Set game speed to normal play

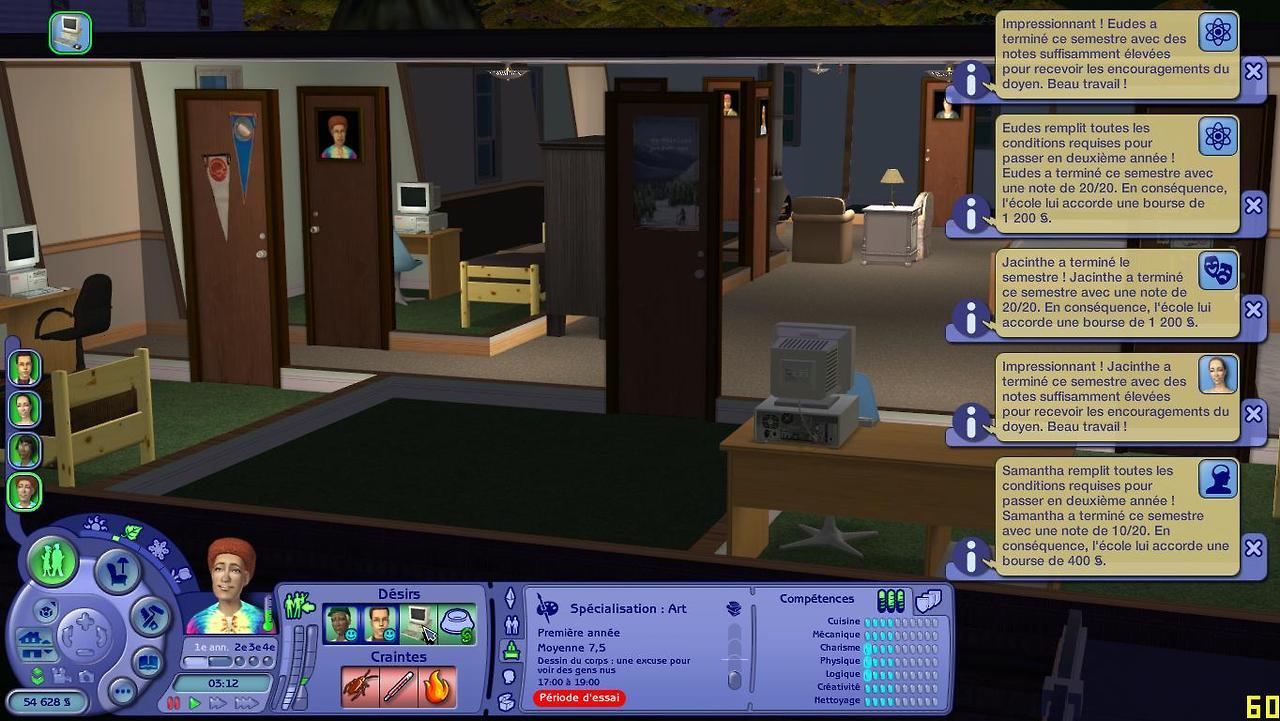pos(195,704)
